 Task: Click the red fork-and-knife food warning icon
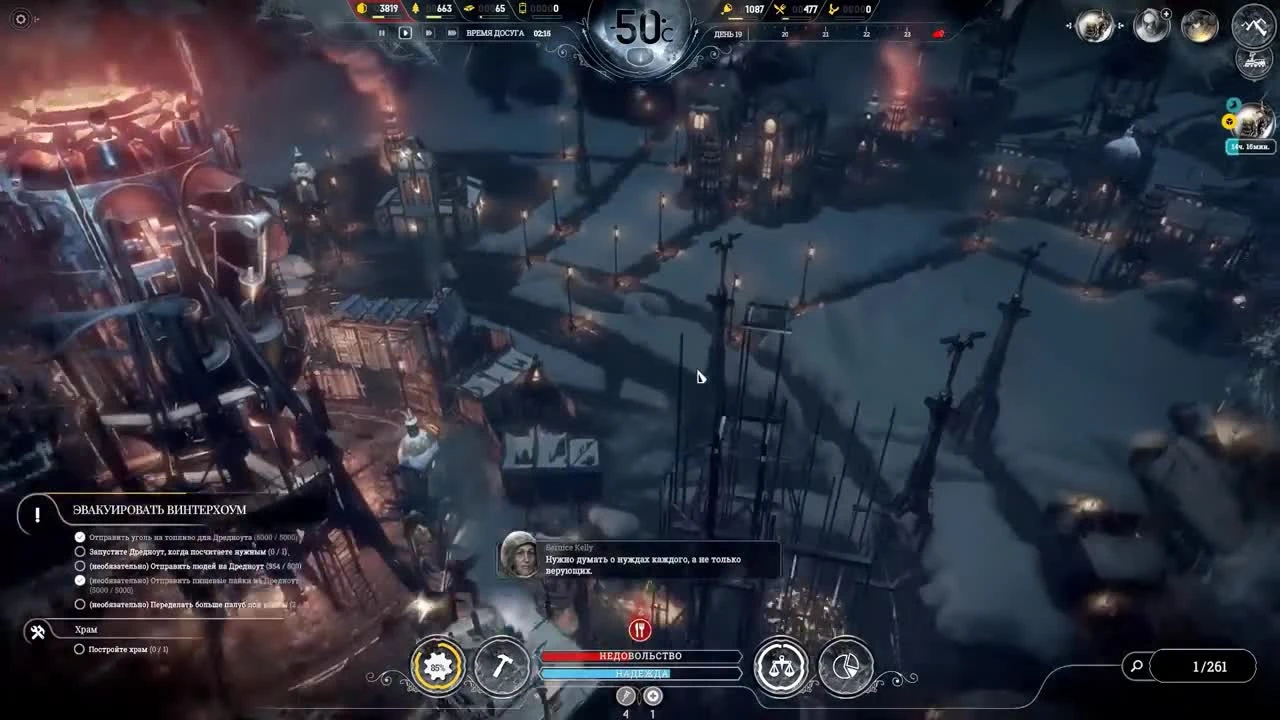click(638, 629)
